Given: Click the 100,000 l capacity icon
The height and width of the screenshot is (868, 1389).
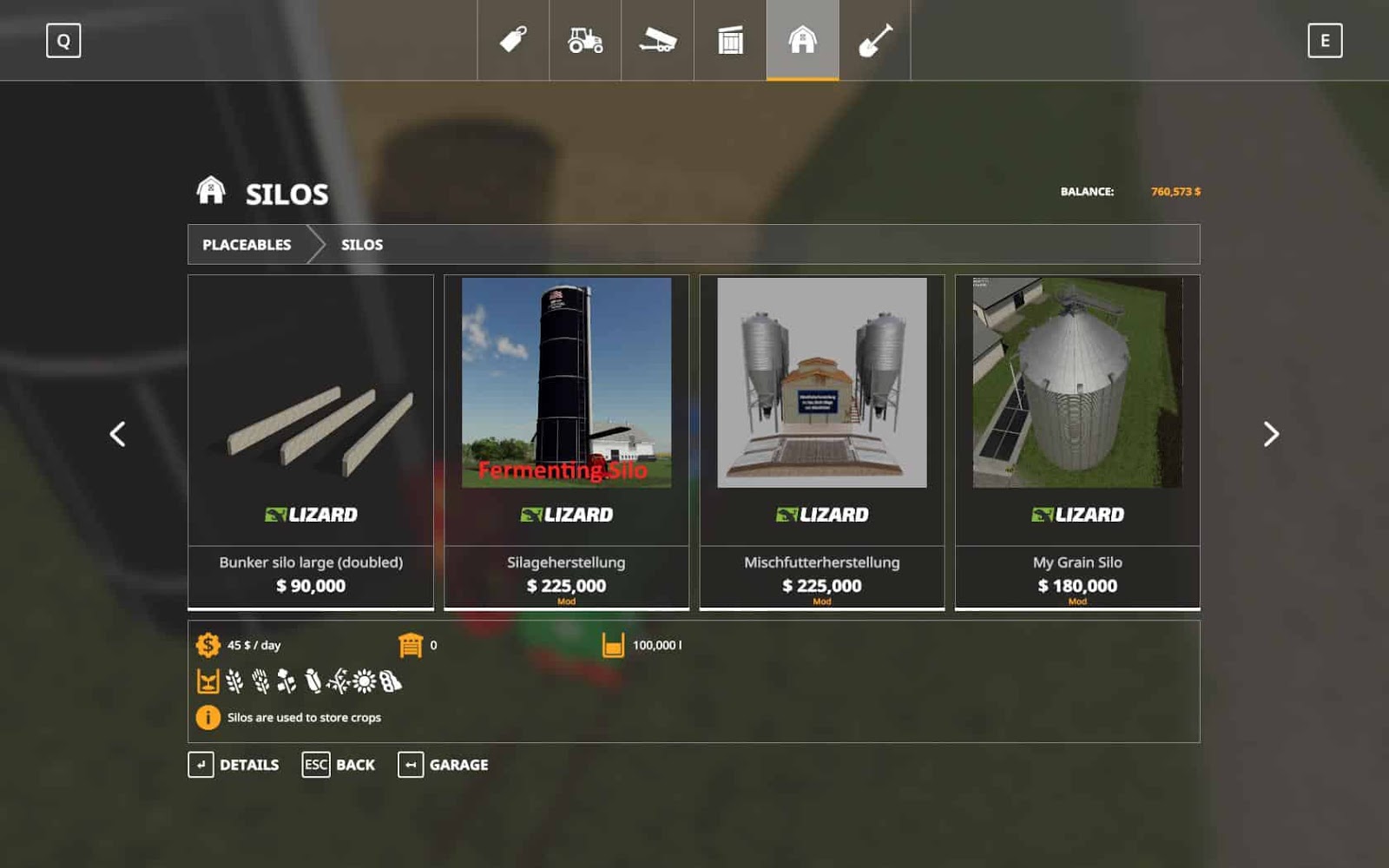Looking at the screenshot, I should coord(614,644).
